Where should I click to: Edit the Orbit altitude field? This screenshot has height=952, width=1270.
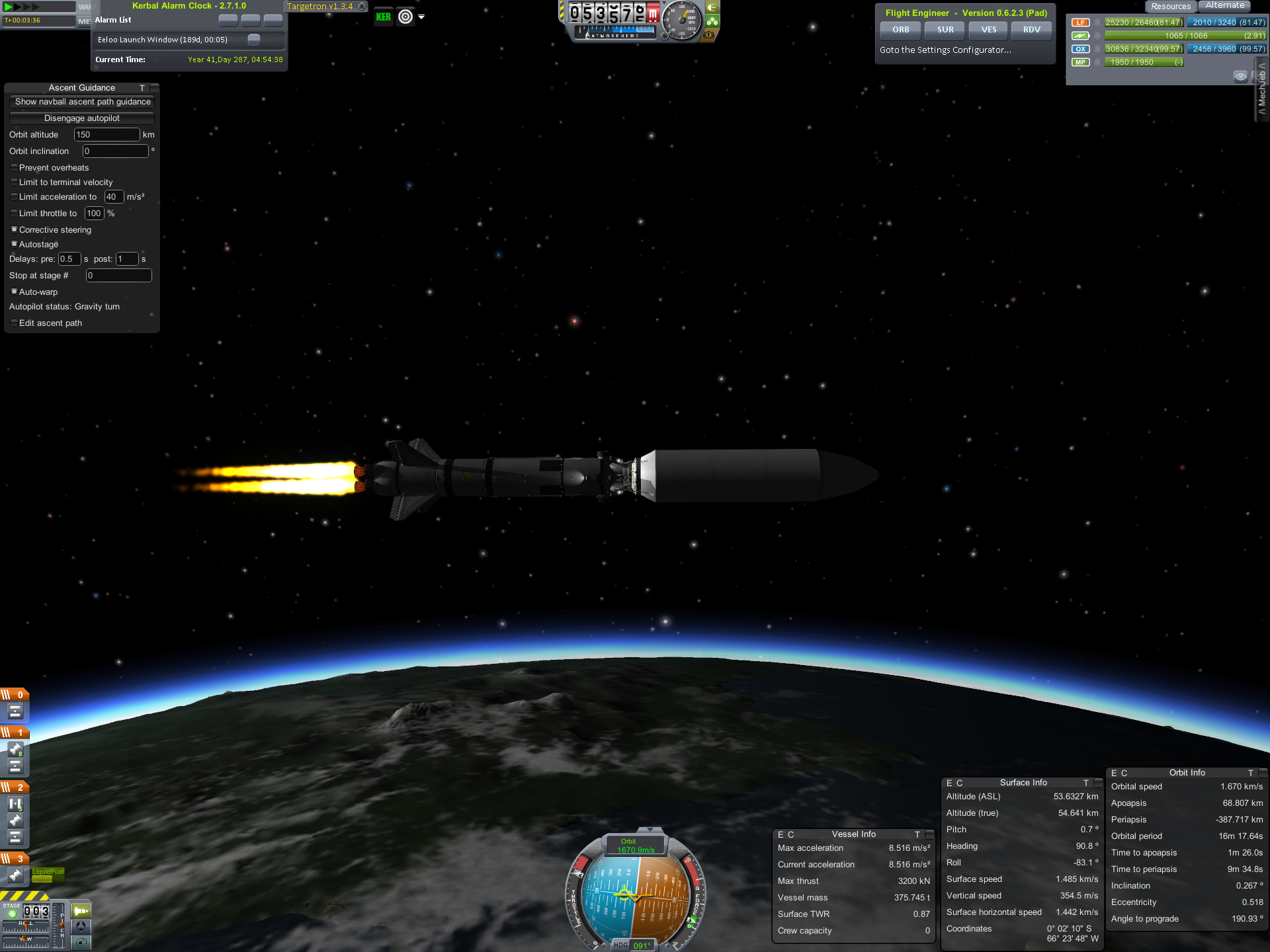click(106, 135)
